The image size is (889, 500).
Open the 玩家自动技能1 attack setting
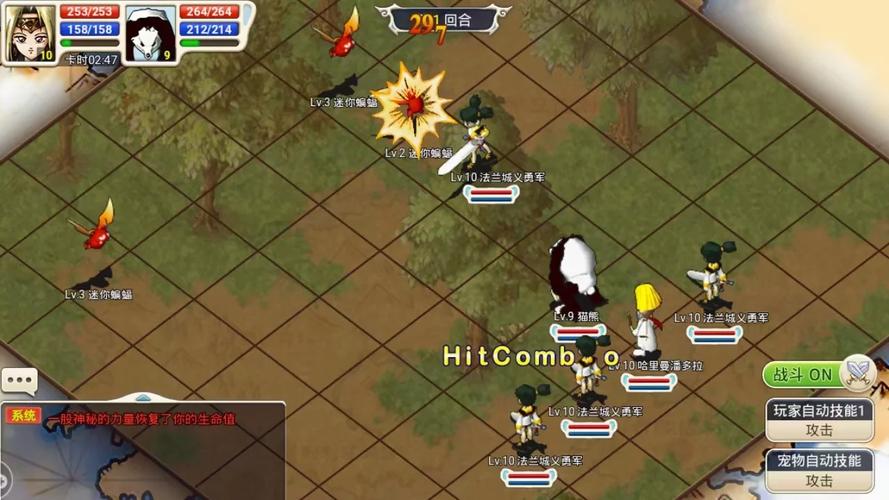819,420
